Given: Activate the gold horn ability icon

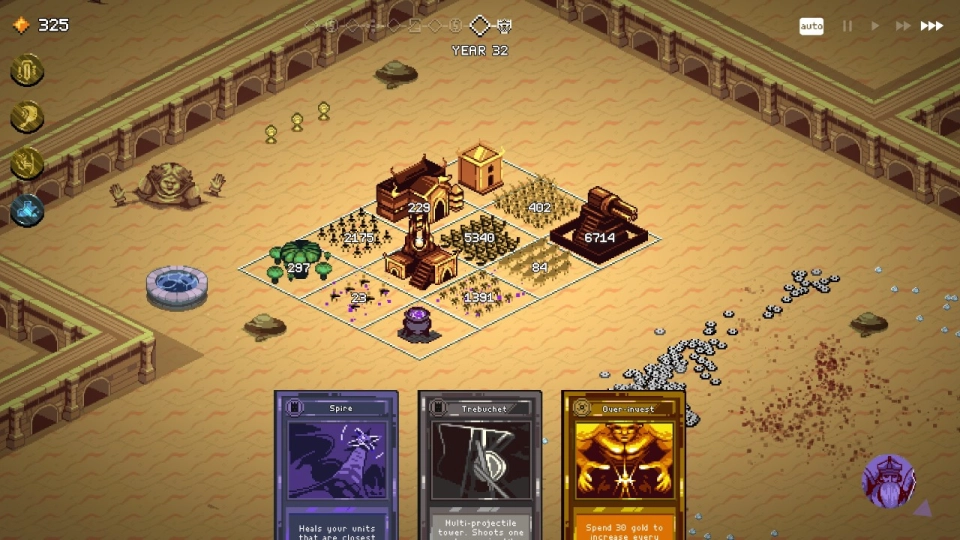Looking at the screenshot, I should click(27, 117).
